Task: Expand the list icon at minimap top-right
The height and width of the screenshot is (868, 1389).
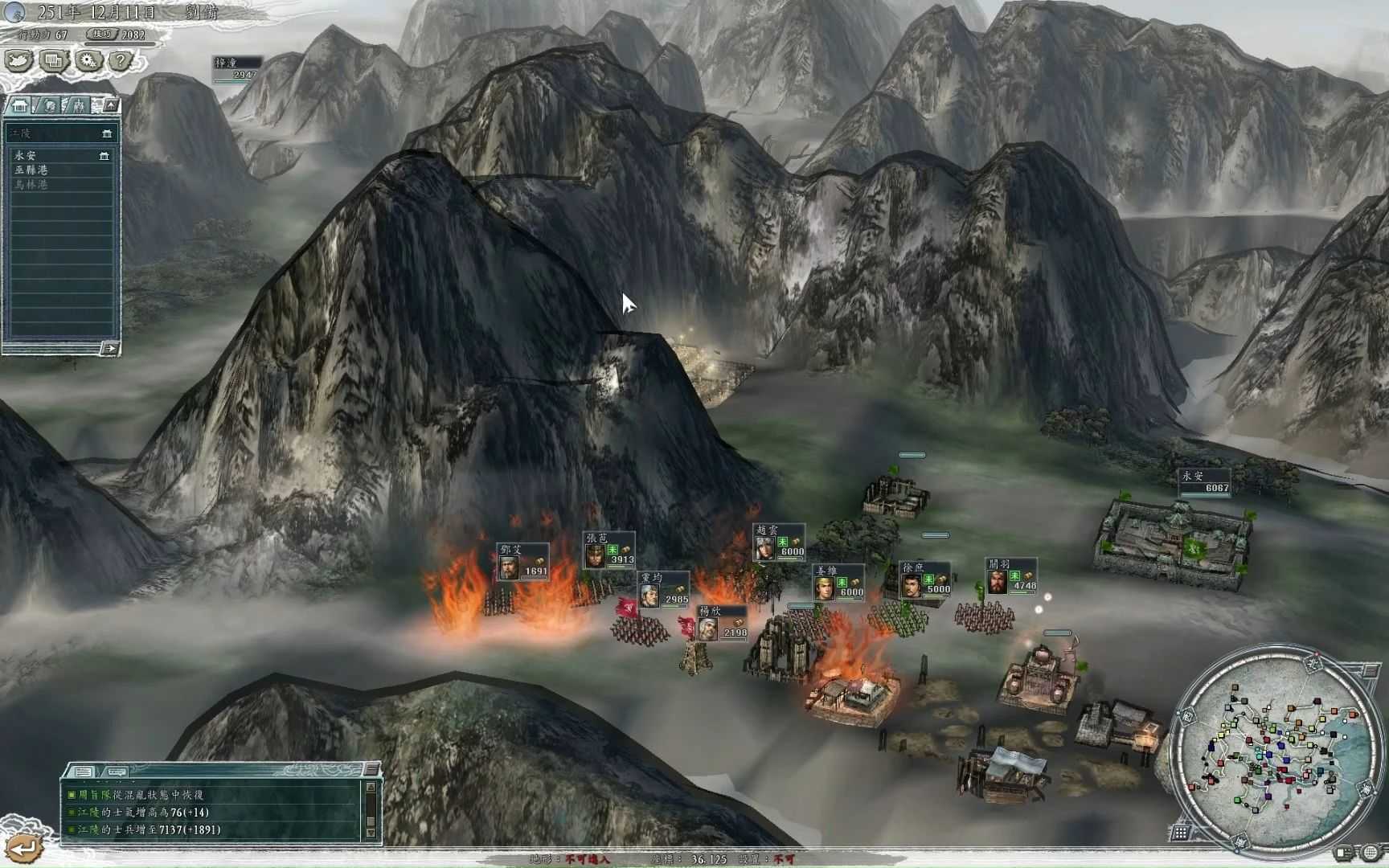Action: [1371, 669]
